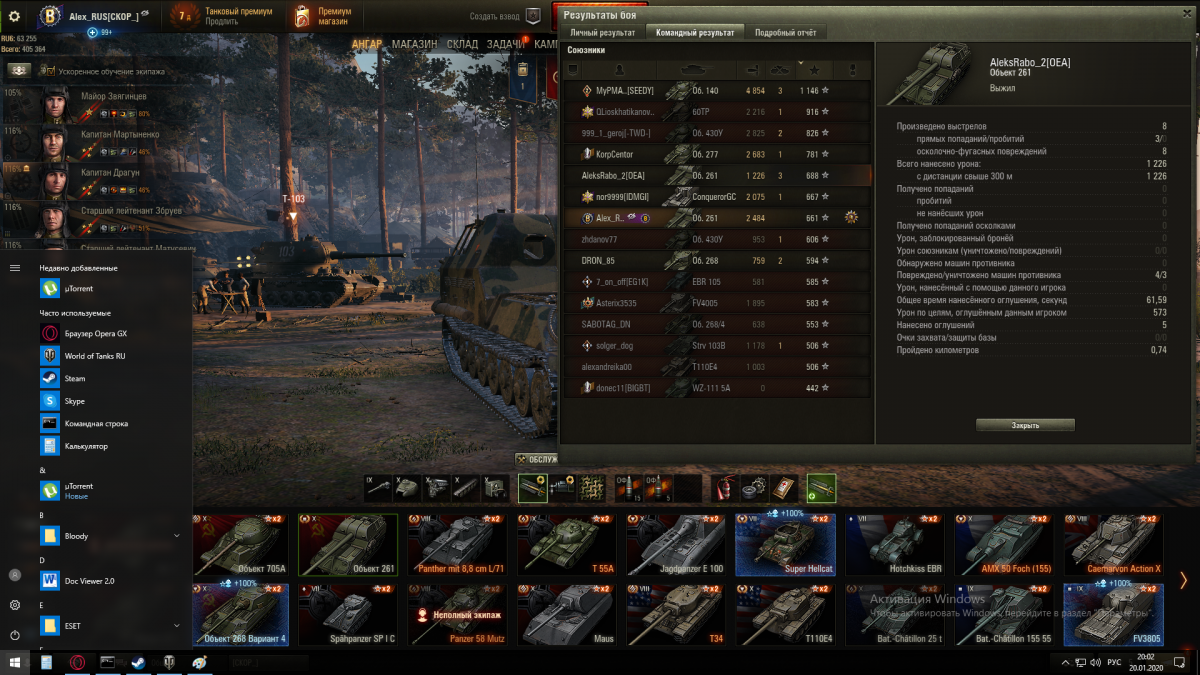Screen dimensions: 1200x675
Task: Open Браузер Opera GX from Start menu
Action: coord(95,333)
